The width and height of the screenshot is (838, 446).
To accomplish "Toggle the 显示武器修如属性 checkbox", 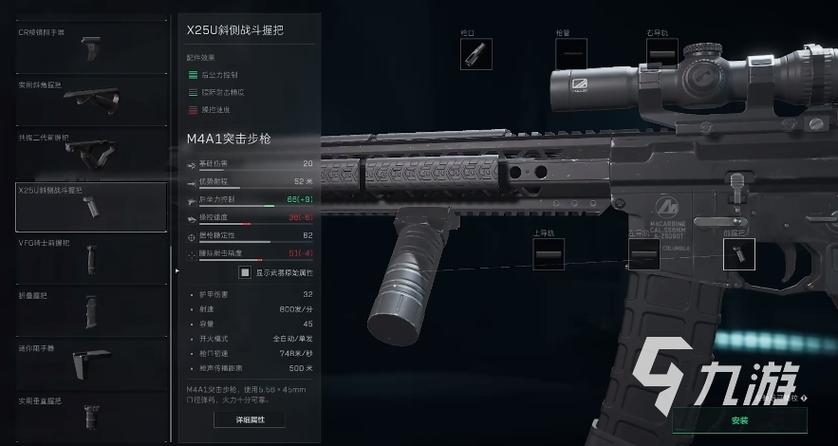I will point(245,272).
